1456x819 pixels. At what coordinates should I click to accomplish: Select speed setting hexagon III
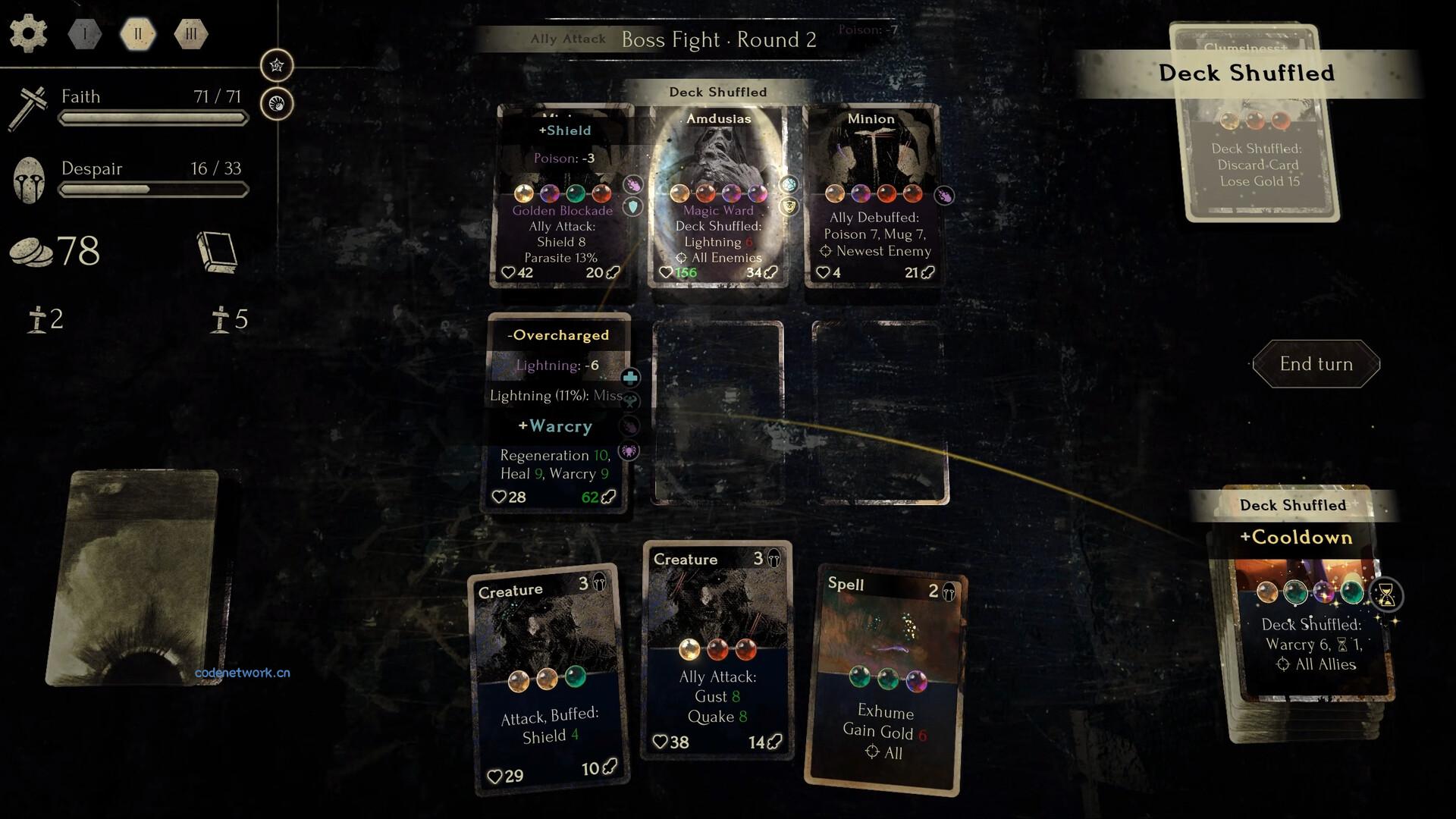coord(190,34)
